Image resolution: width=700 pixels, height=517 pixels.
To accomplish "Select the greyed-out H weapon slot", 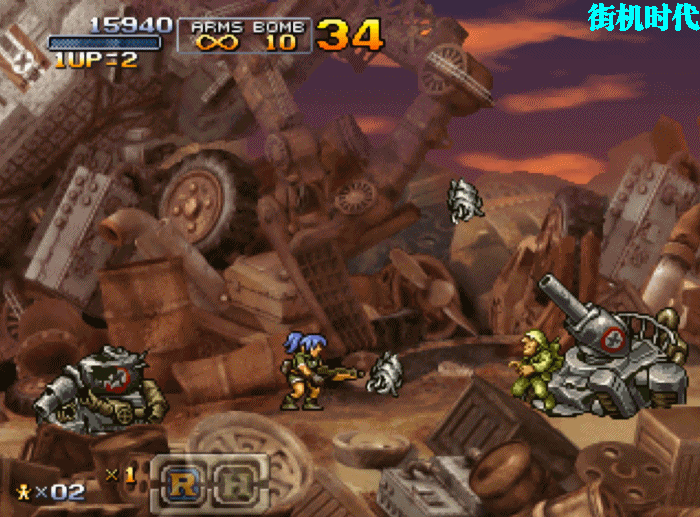I will coord(238,482).
